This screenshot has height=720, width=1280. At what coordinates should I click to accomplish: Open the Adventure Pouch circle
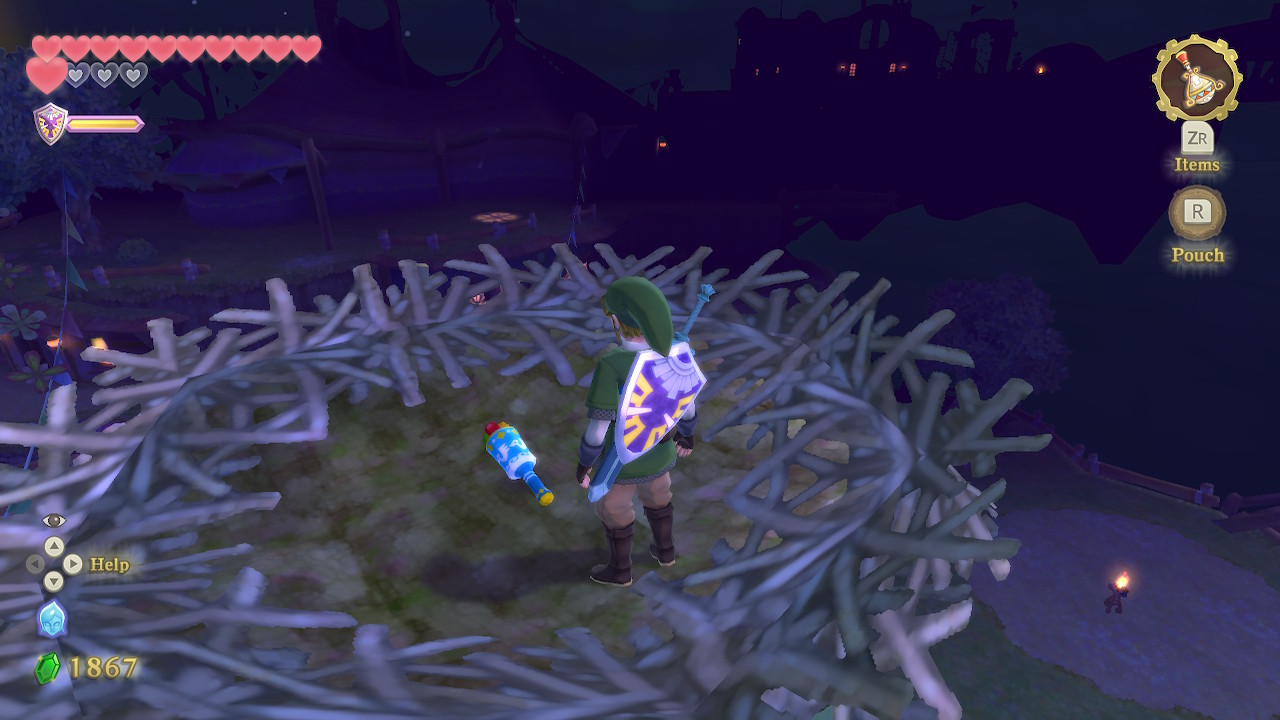tap(1197, 213)
